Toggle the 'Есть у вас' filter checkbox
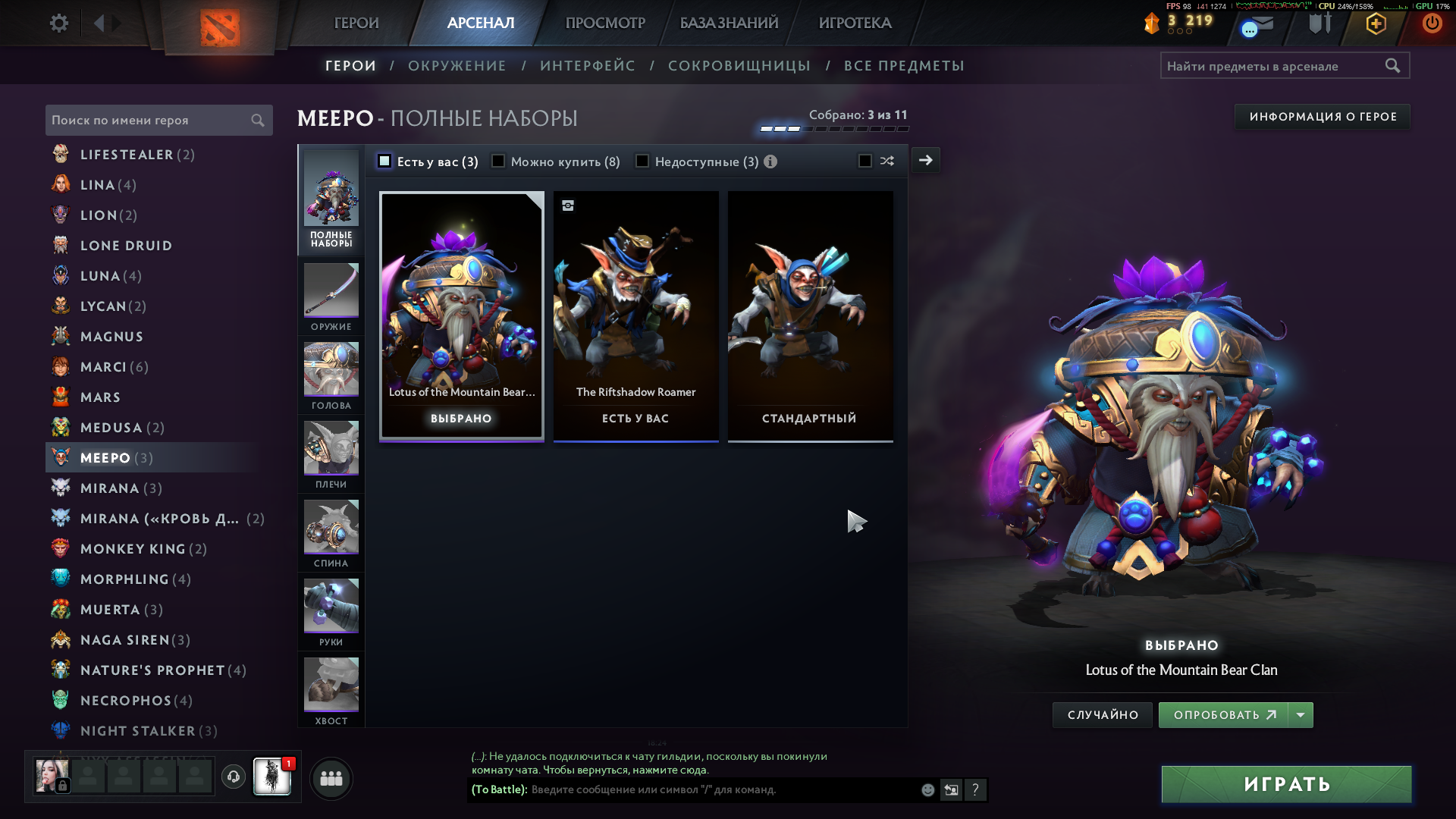 [x=384, y=162]
